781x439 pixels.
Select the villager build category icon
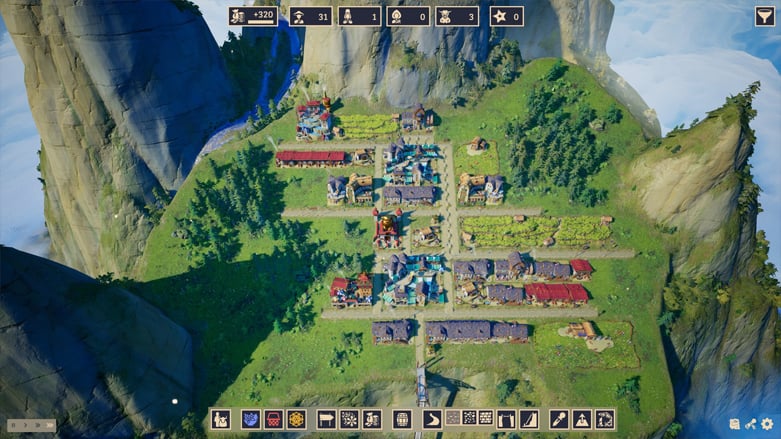[x=221, y=419]
